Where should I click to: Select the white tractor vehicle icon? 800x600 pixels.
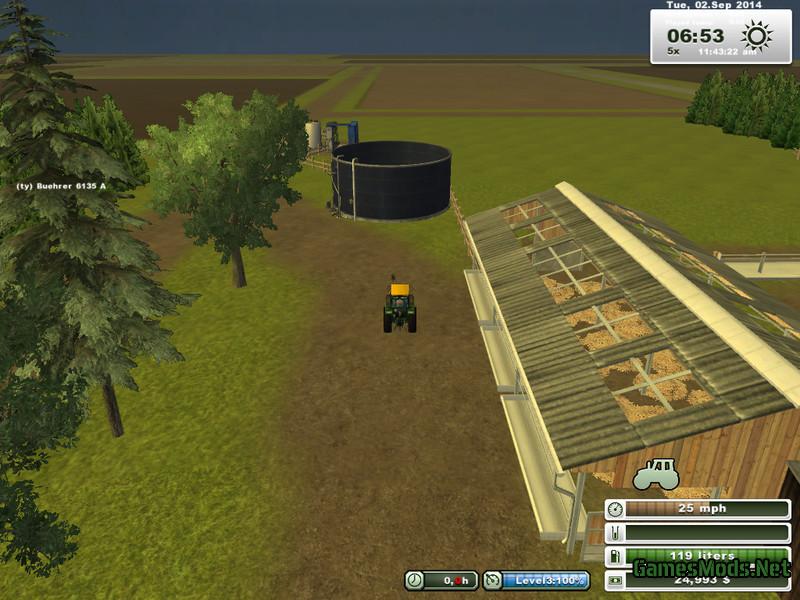click(x=657, y=473)
